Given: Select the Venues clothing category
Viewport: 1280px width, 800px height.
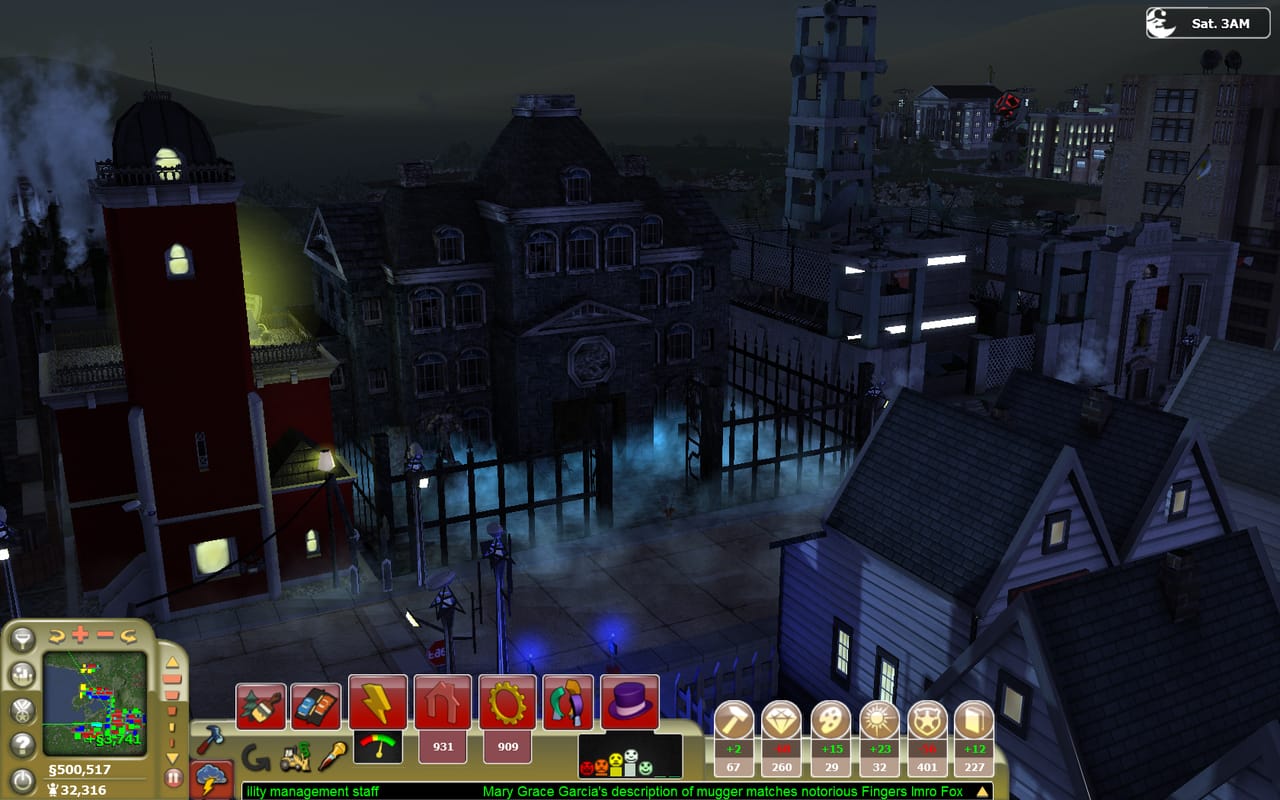Looking at the screenshot, I should tap(566, 702).
